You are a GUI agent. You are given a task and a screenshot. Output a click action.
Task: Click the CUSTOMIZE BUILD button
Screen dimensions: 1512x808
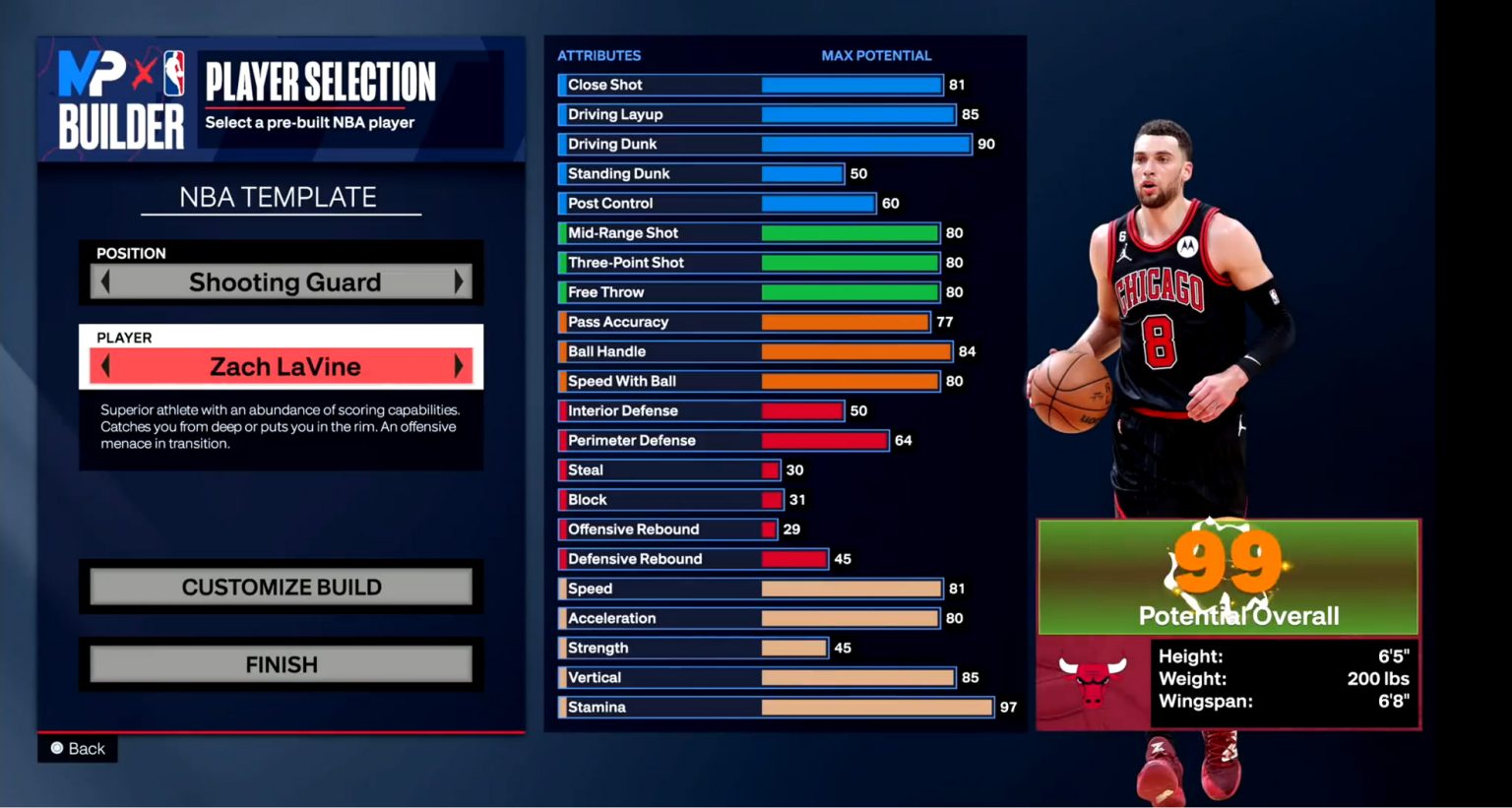[x=282, y=587]
